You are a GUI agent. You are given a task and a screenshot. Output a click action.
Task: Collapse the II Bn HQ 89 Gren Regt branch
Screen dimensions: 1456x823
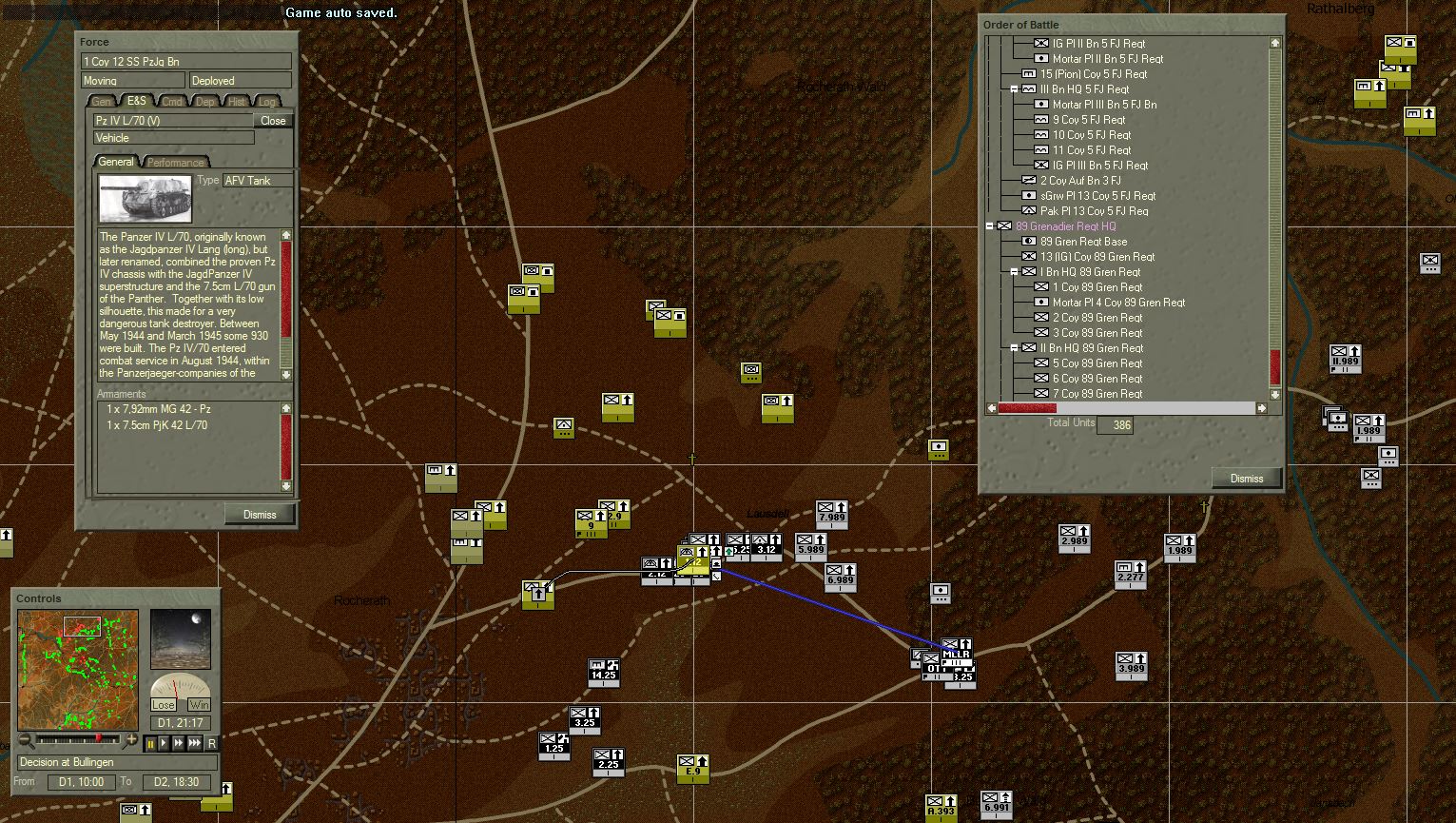pyautogui.click(x=1012, y=347)
